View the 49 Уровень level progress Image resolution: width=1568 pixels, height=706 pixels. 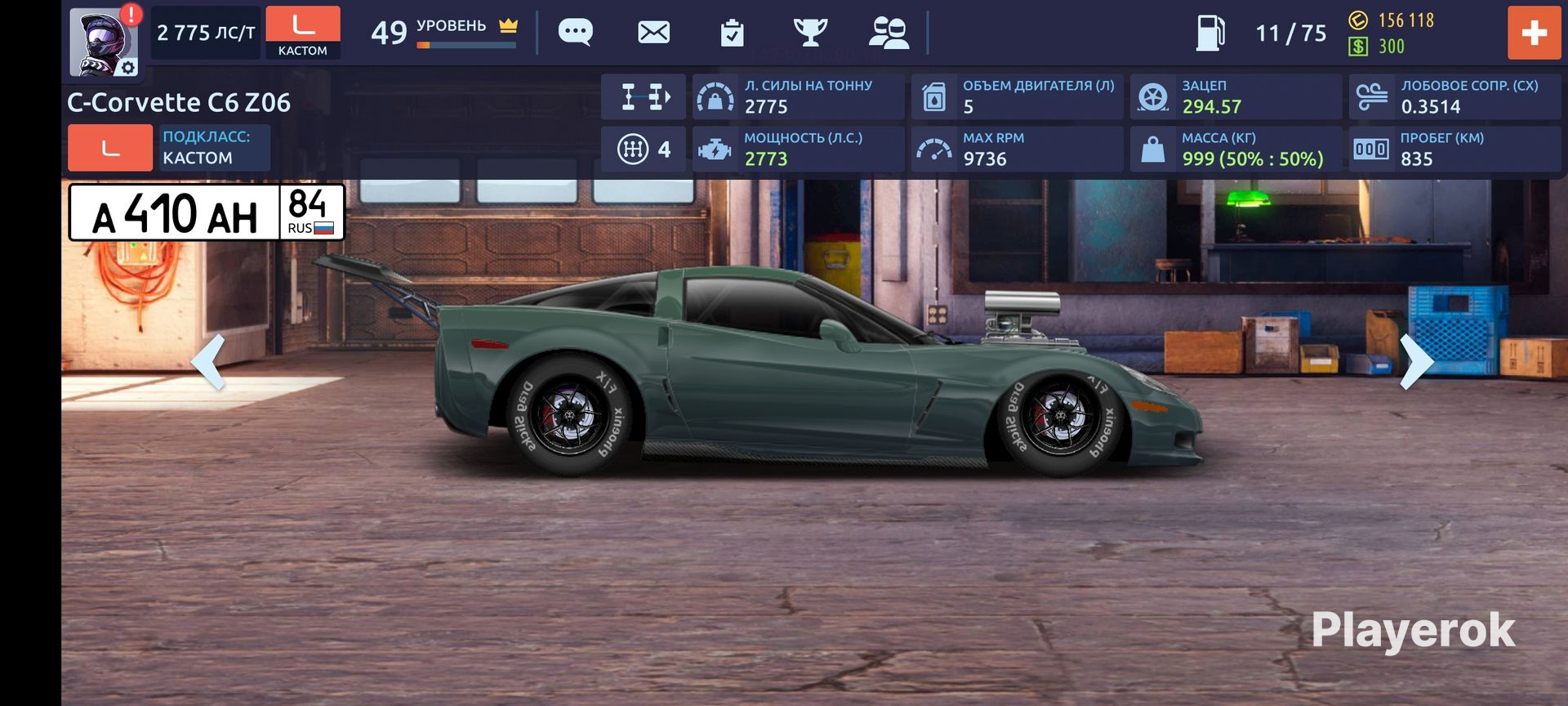coord(444,33)
